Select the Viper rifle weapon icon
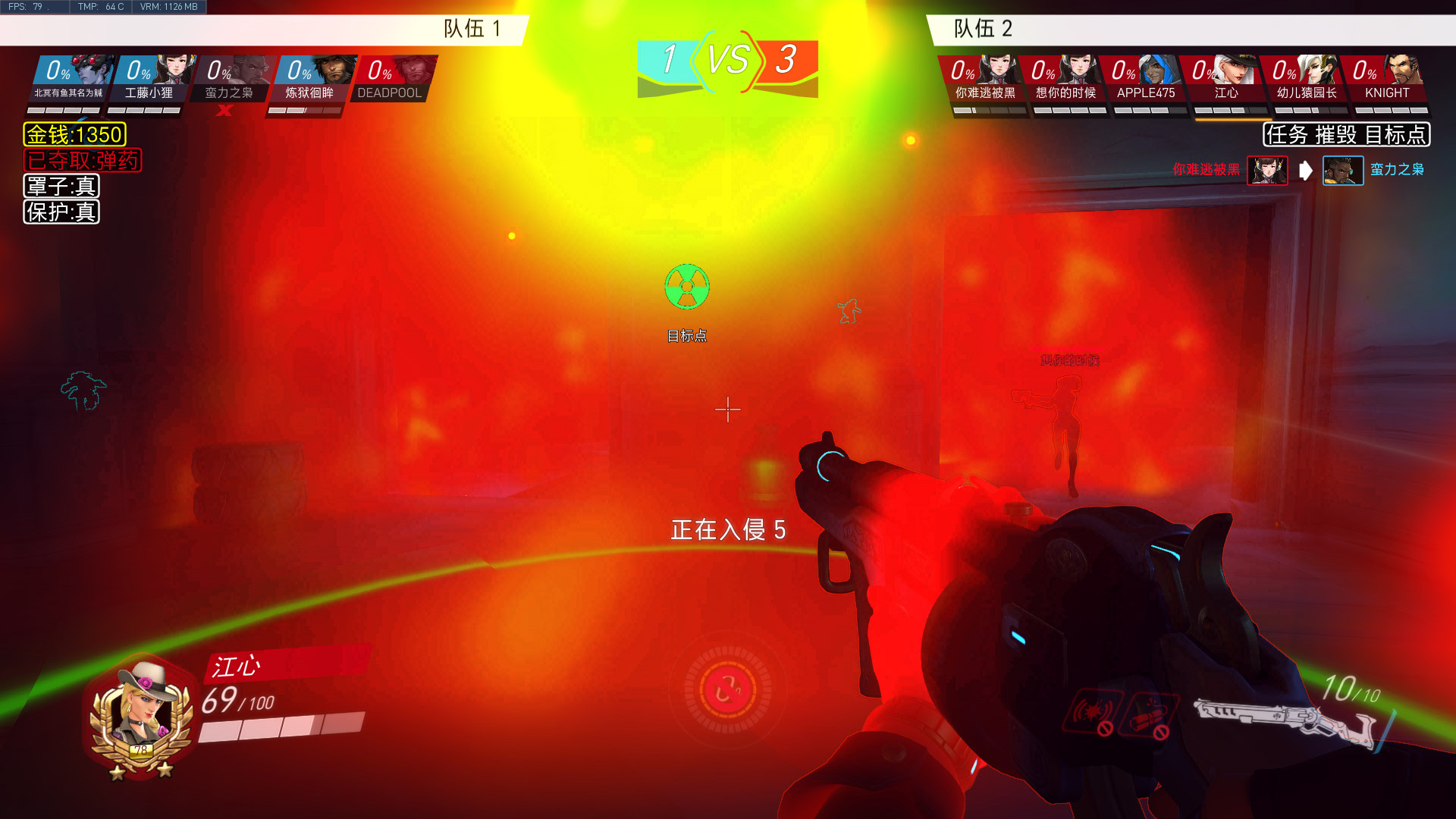This screenshot has height=819, width=1456. [1285, 720]
